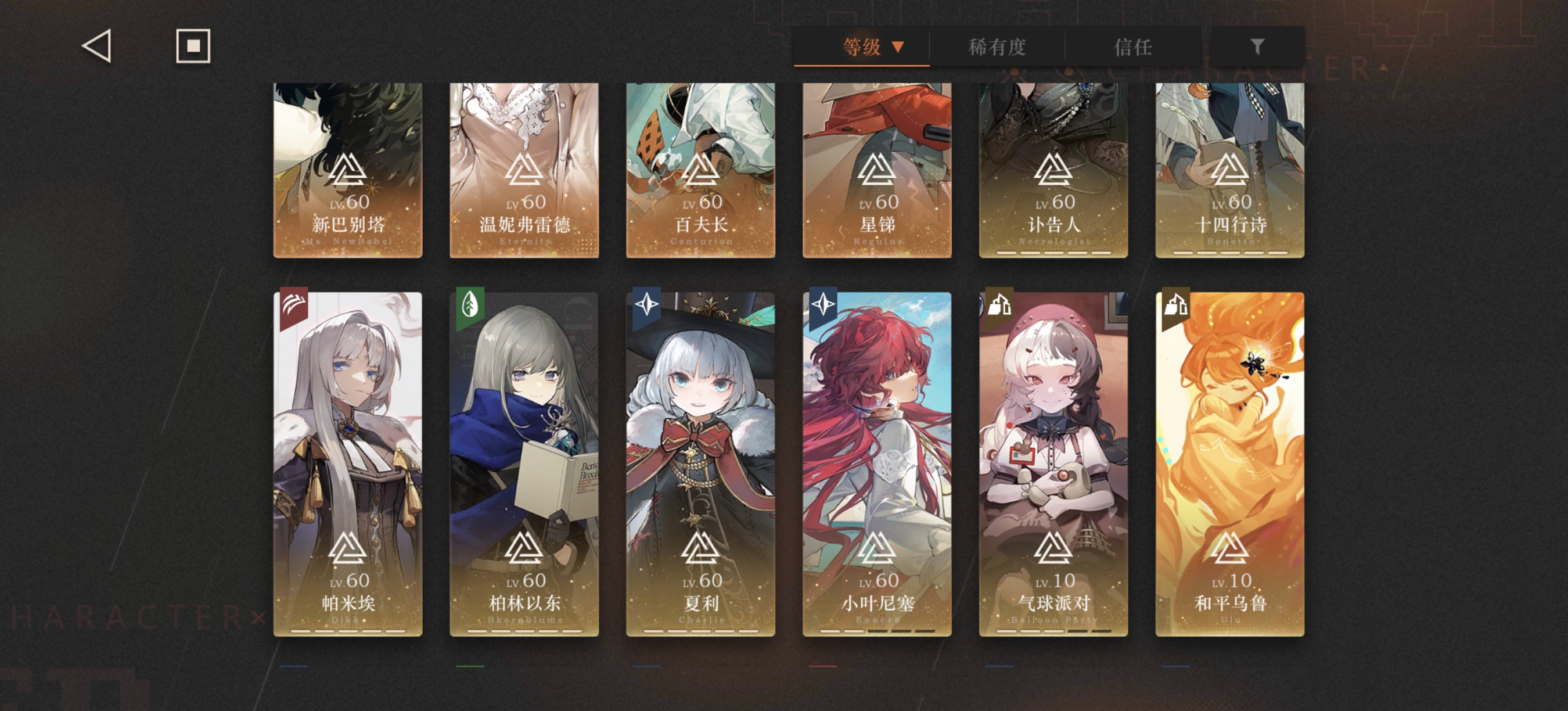This screenshot has width=1568, height=711.
Task: Go back using the triangle arrow
Action: 97,46
